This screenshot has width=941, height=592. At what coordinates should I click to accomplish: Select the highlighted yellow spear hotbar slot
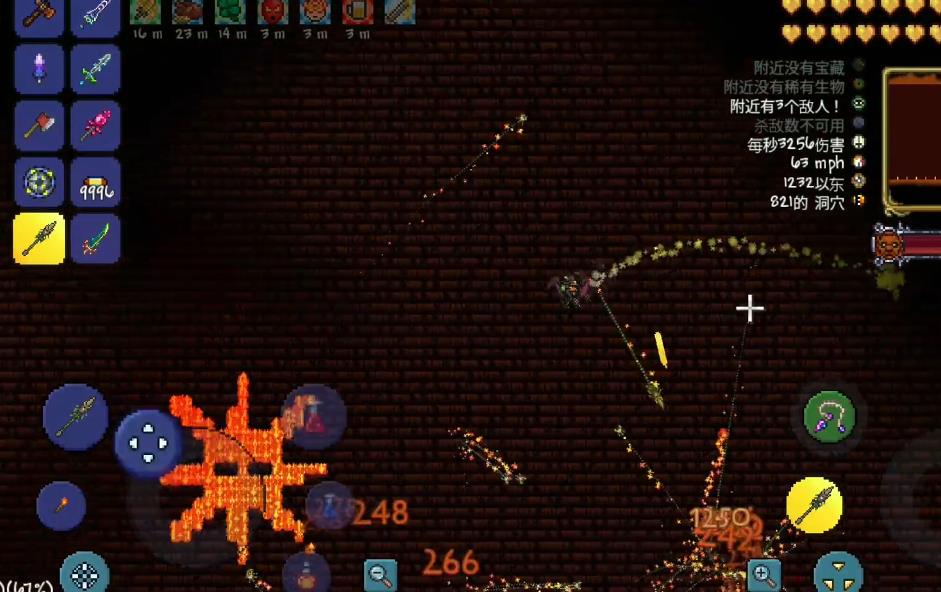pos(39,239)
